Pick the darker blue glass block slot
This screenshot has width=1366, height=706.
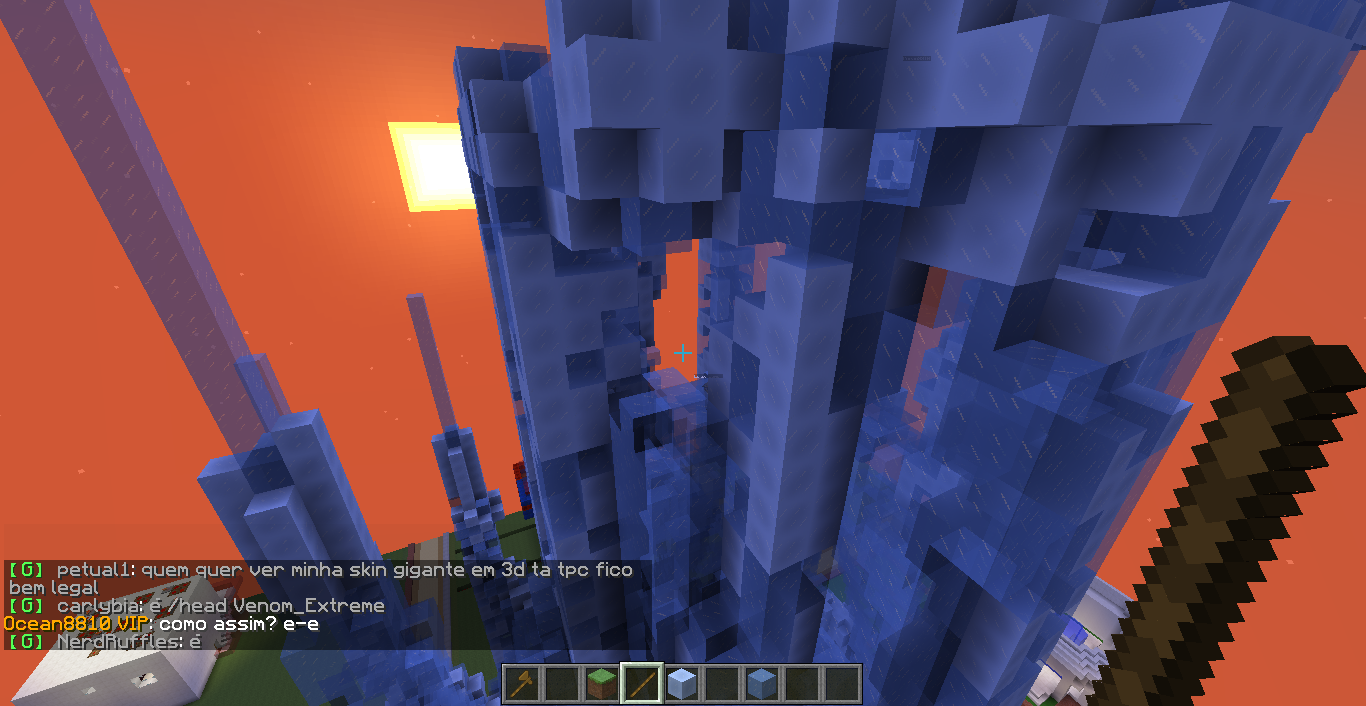point(761,684)
